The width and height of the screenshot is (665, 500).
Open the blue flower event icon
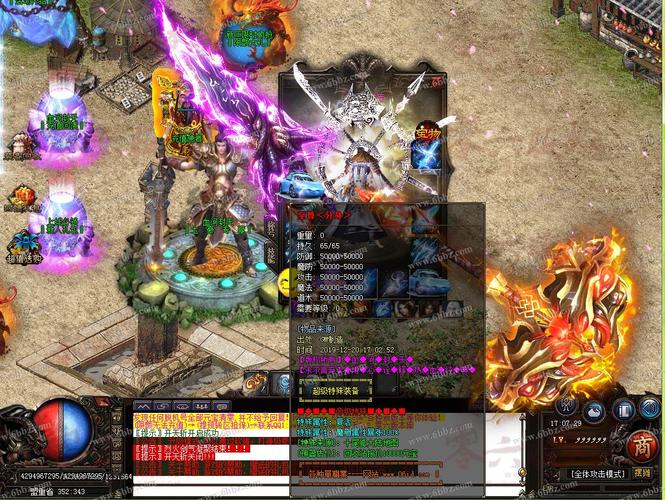click(x=22, y=242)
